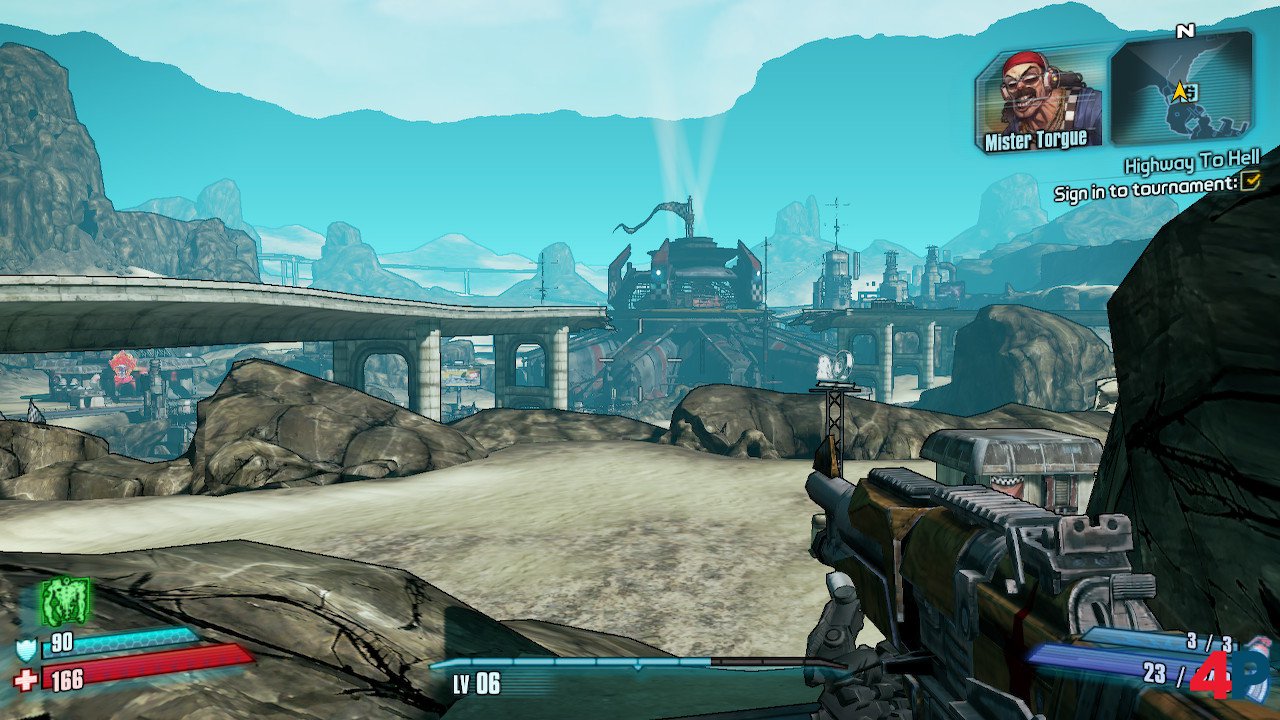Toggle the Sign in to tournament checkbox
1280x720 pixels.
pyautogui.click(x=1249, y=181)
